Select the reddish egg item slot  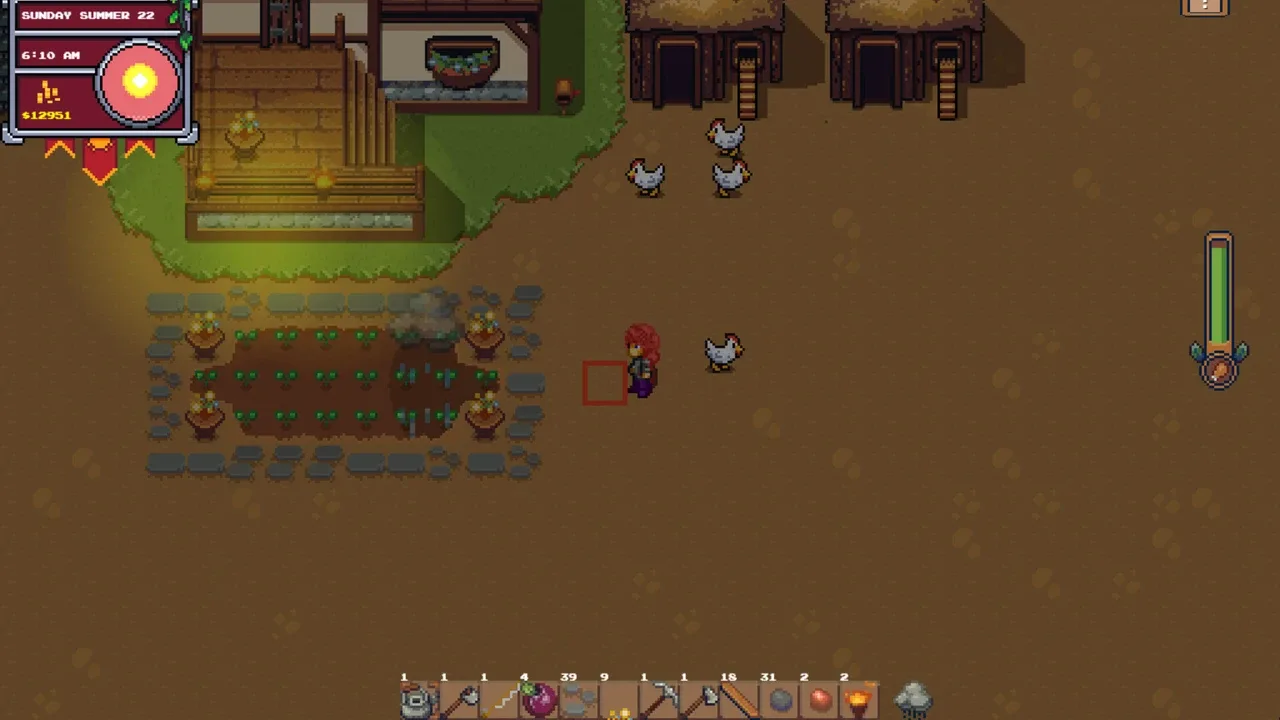click(x=819, y=700)
